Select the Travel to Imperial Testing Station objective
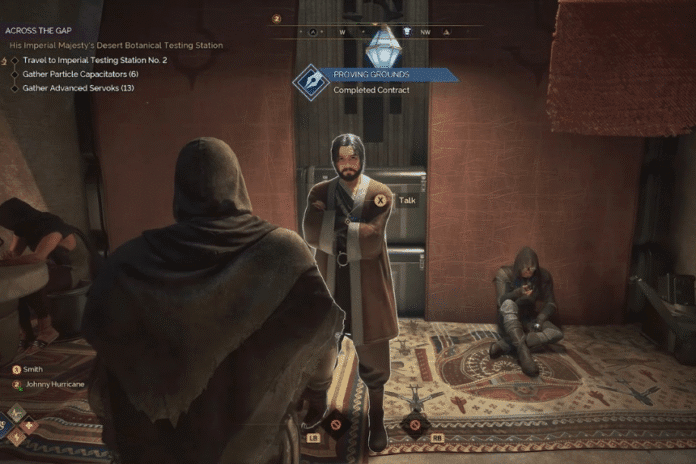The image size is (696, 464). [86, 60]
